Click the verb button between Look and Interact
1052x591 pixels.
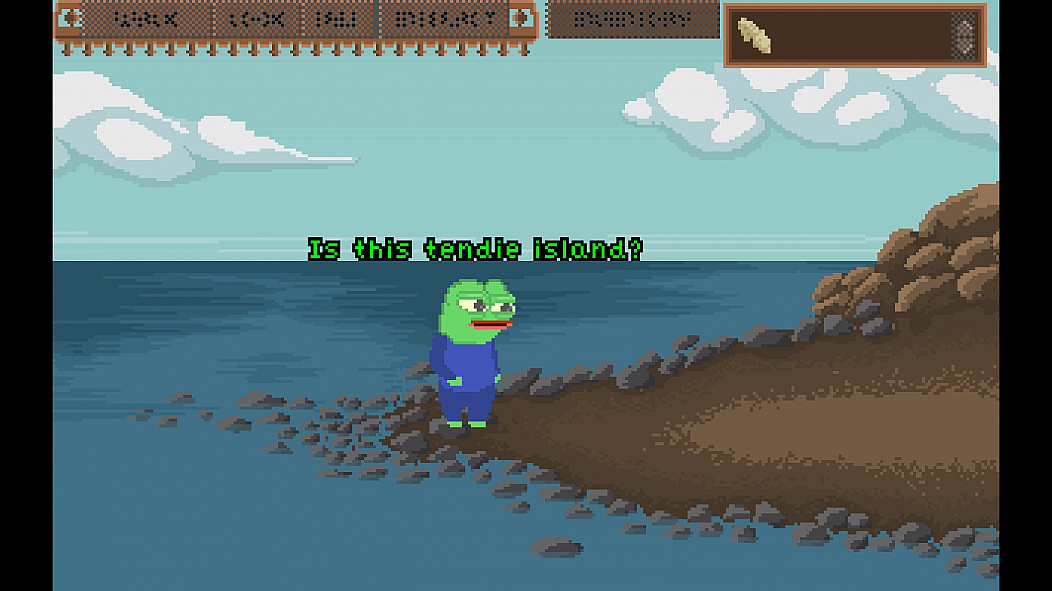point(337,19)
